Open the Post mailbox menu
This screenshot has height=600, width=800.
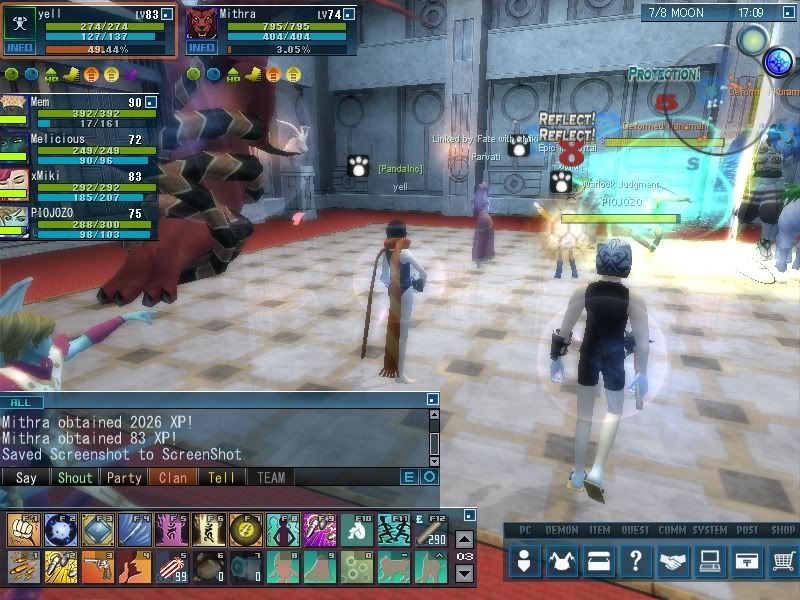pos(746,562)
